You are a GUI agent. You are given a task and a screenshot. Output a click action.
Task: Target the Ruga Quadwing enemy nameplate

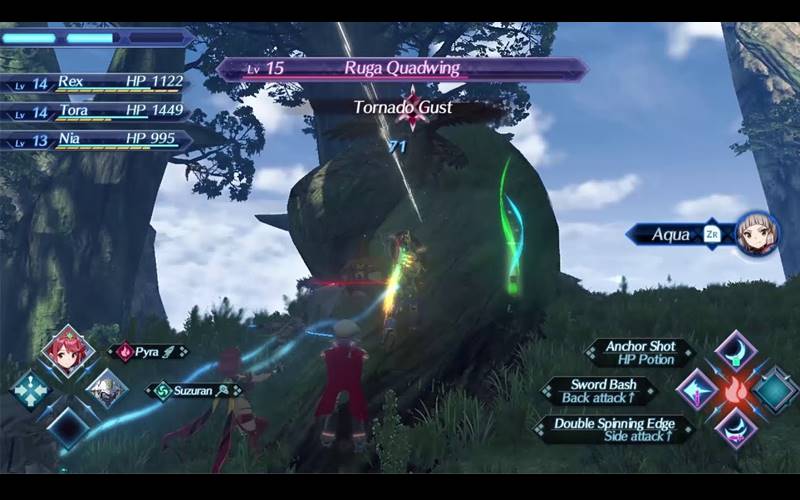click(x=402, y=69)
